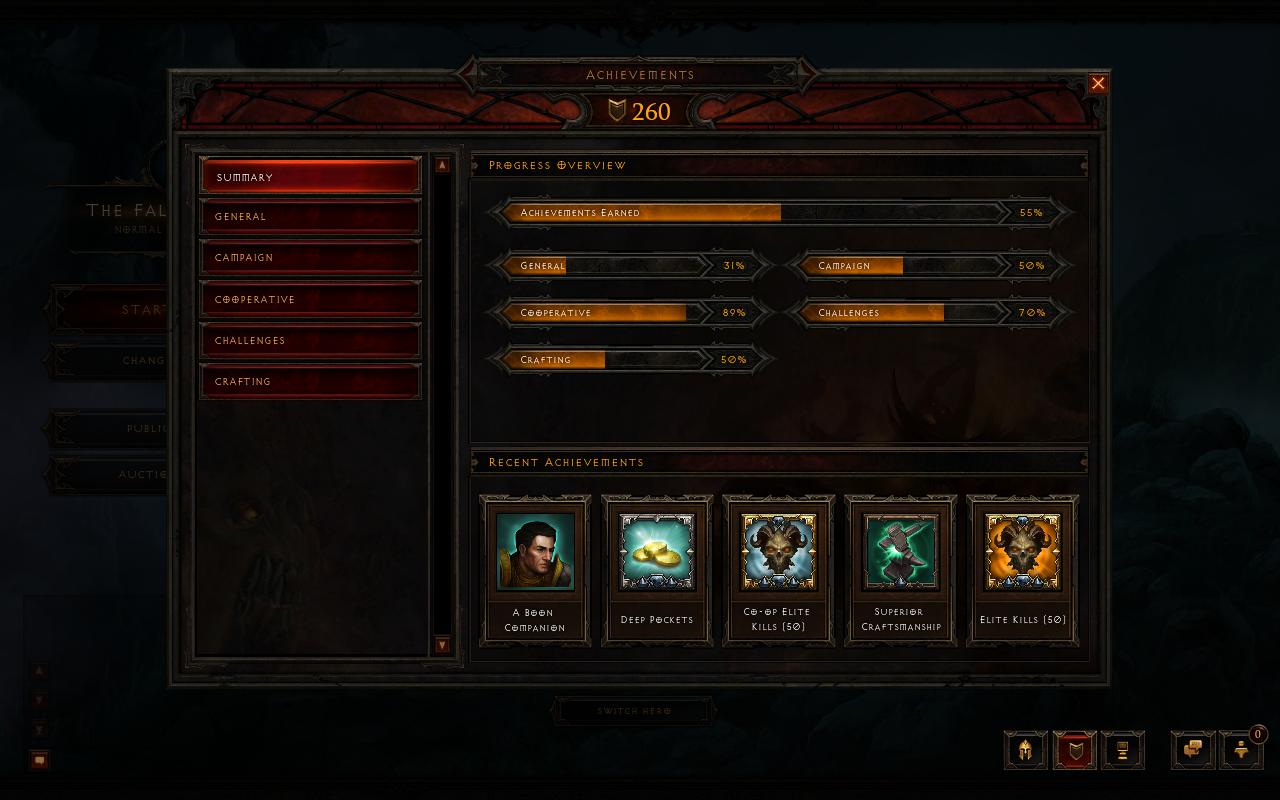Open the chat bubbles social icon
Viewport: 1280px width, 800px height.
pyautogui.click(x=1193, y=750)
